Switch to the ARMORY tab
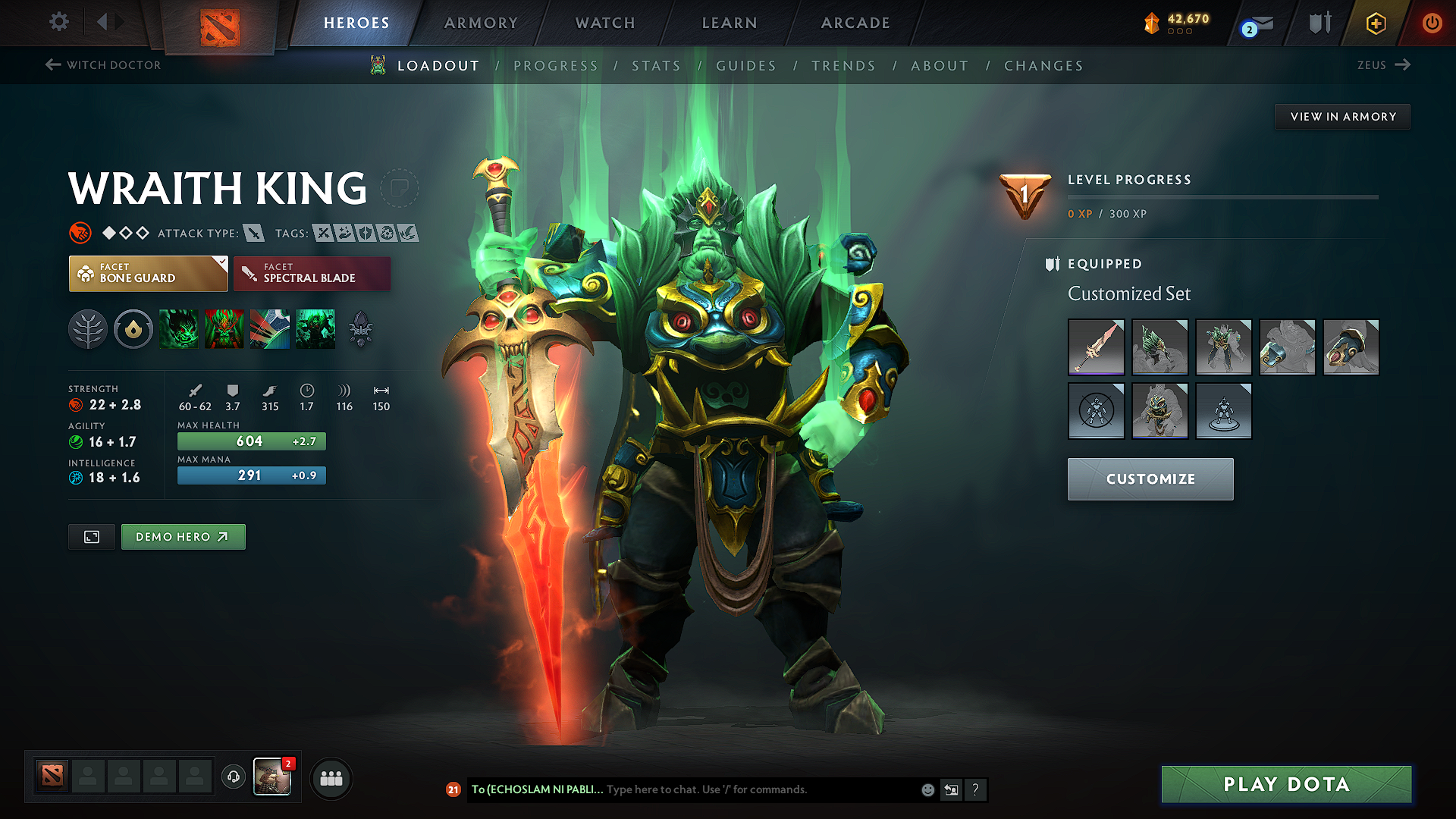Image resolution: width=1456 pixels, height=819 pixels. (480, 23)
